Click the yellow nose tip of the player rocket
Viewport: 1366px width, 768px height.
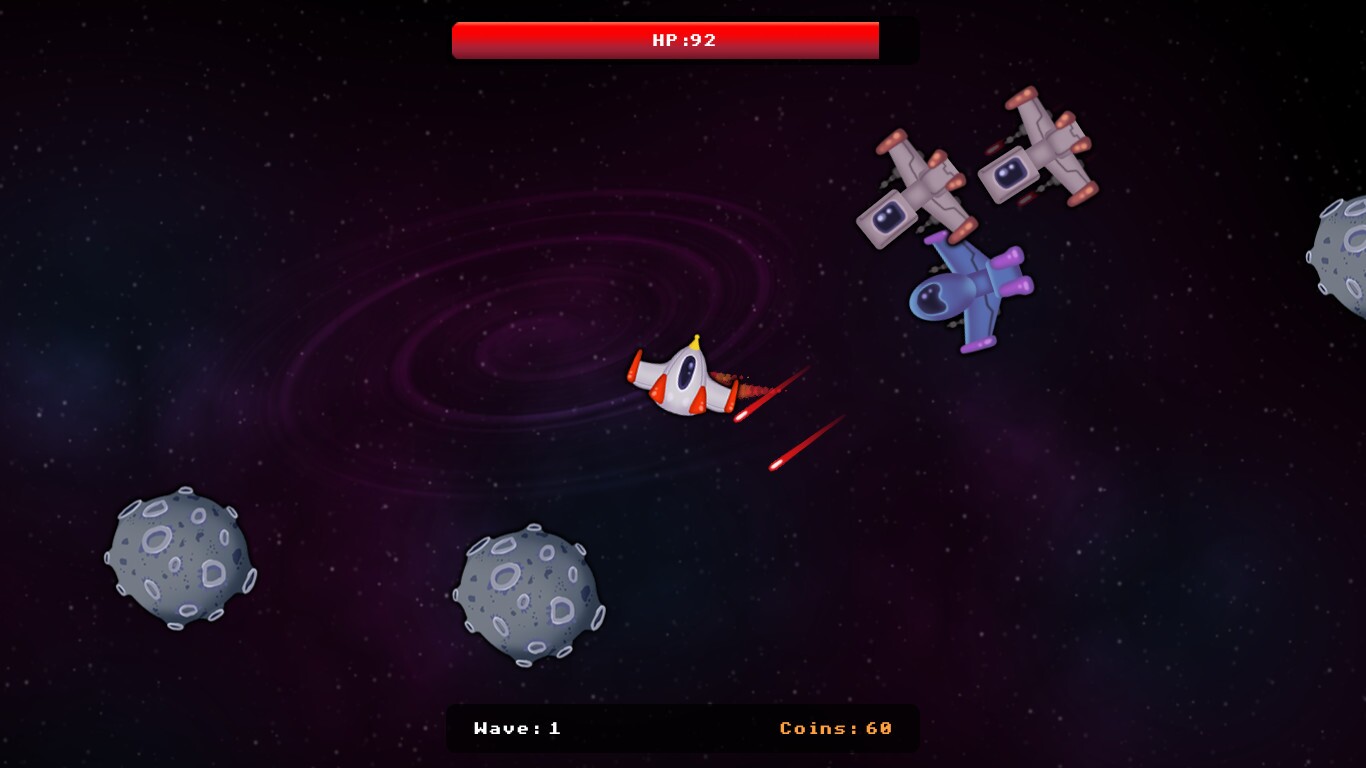tap(695, 340)
